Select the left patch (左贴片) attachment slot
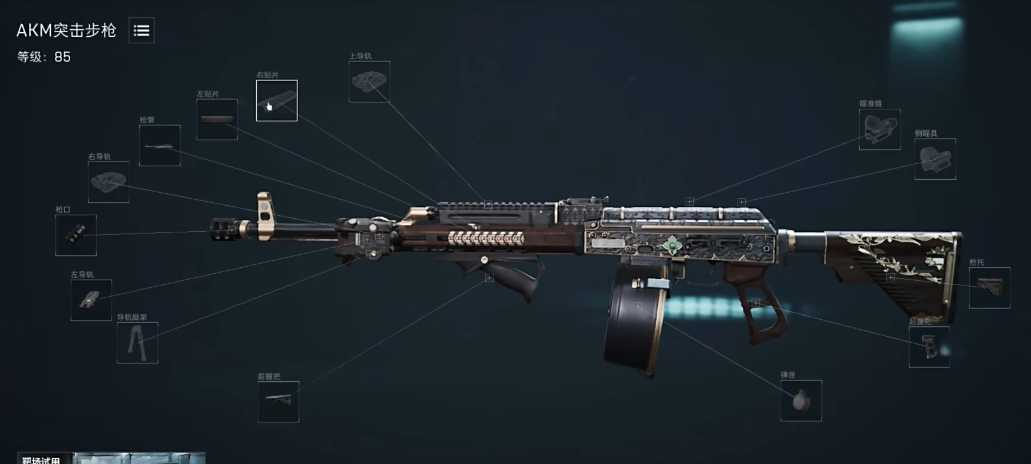This screenshot has width=1031, height=464. pos(217,120)
